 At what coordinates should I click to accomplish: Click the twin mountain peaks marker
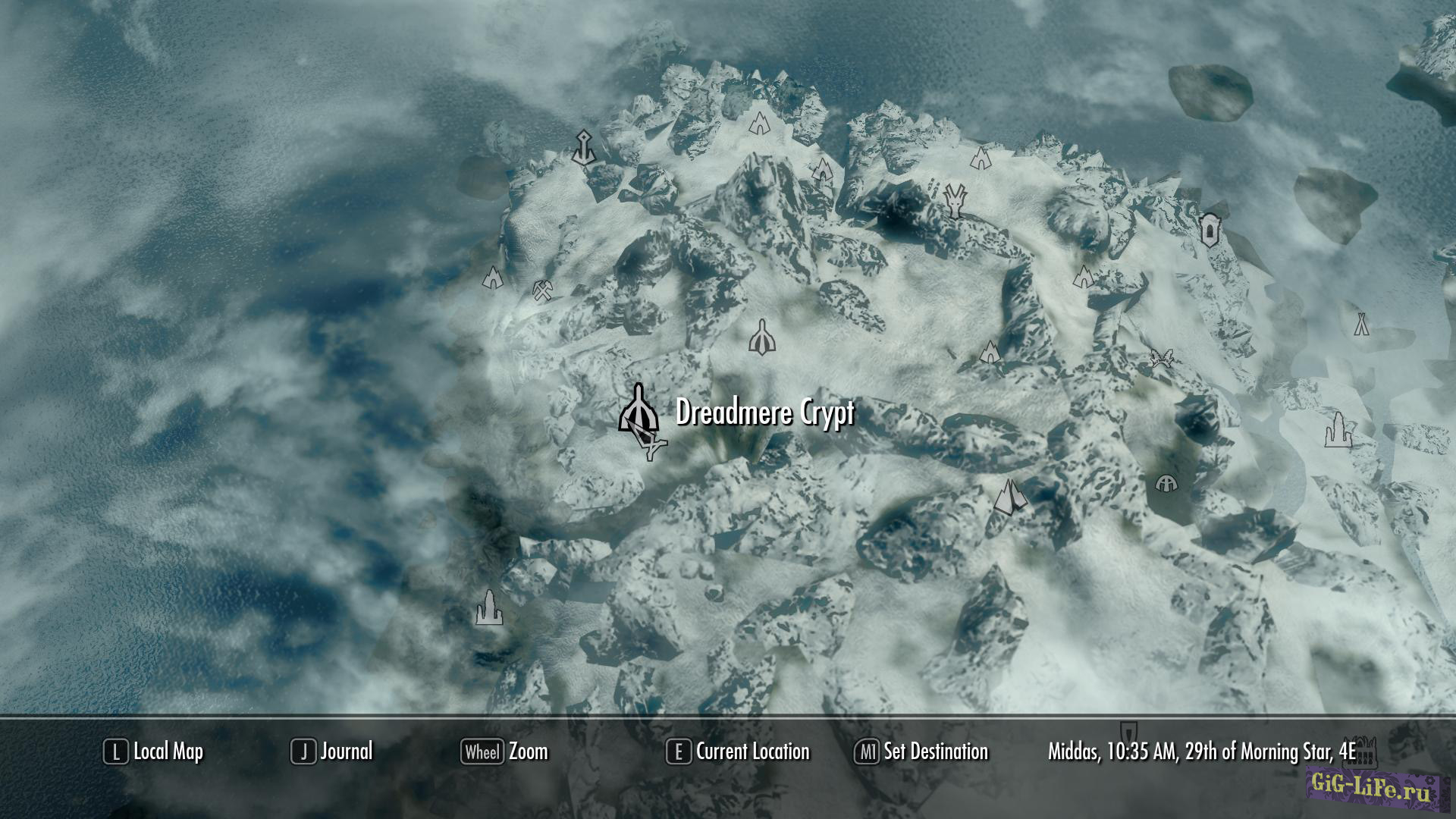[1009, 497]
